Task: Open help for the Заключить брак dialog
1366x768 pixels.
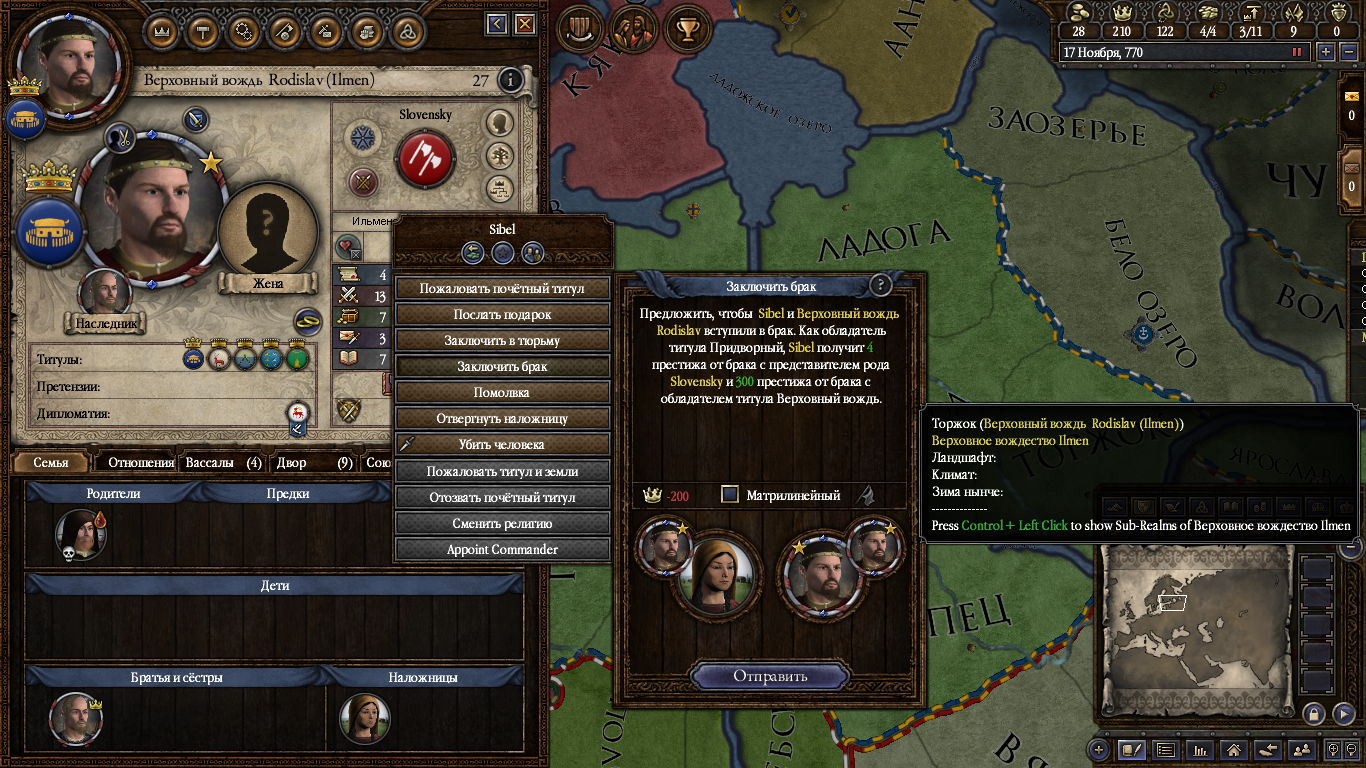Action: point(880,286)
